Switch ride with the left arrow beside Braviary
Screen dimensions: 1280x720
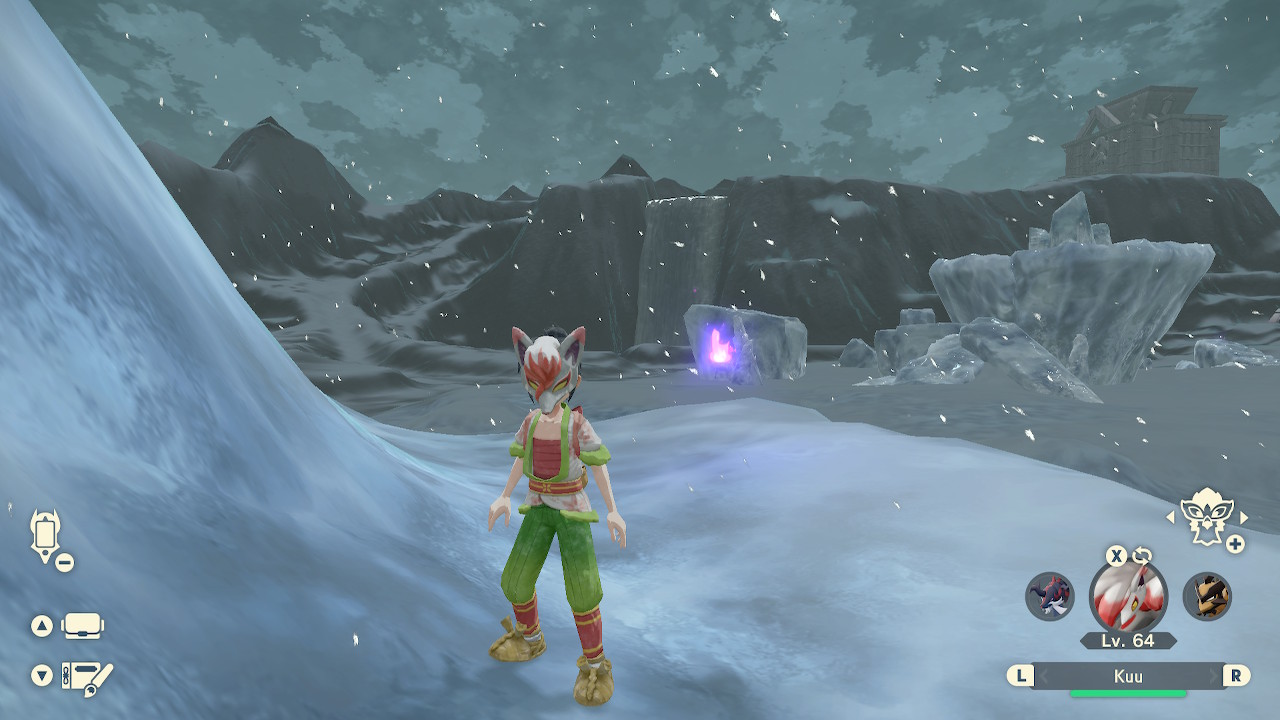click(1171, 517)
